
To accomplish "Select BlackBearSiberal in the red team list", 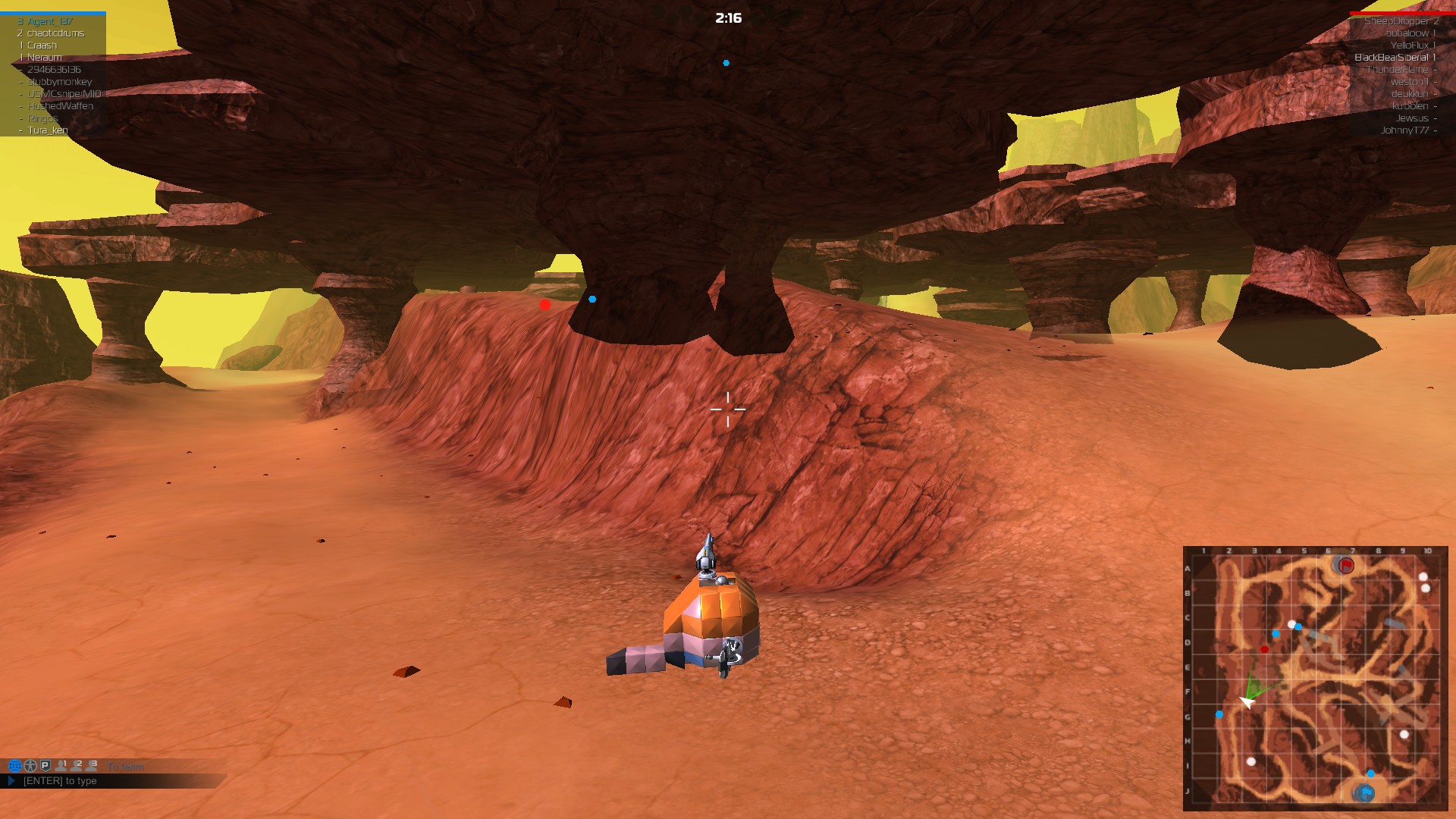I will (1391, 58).
